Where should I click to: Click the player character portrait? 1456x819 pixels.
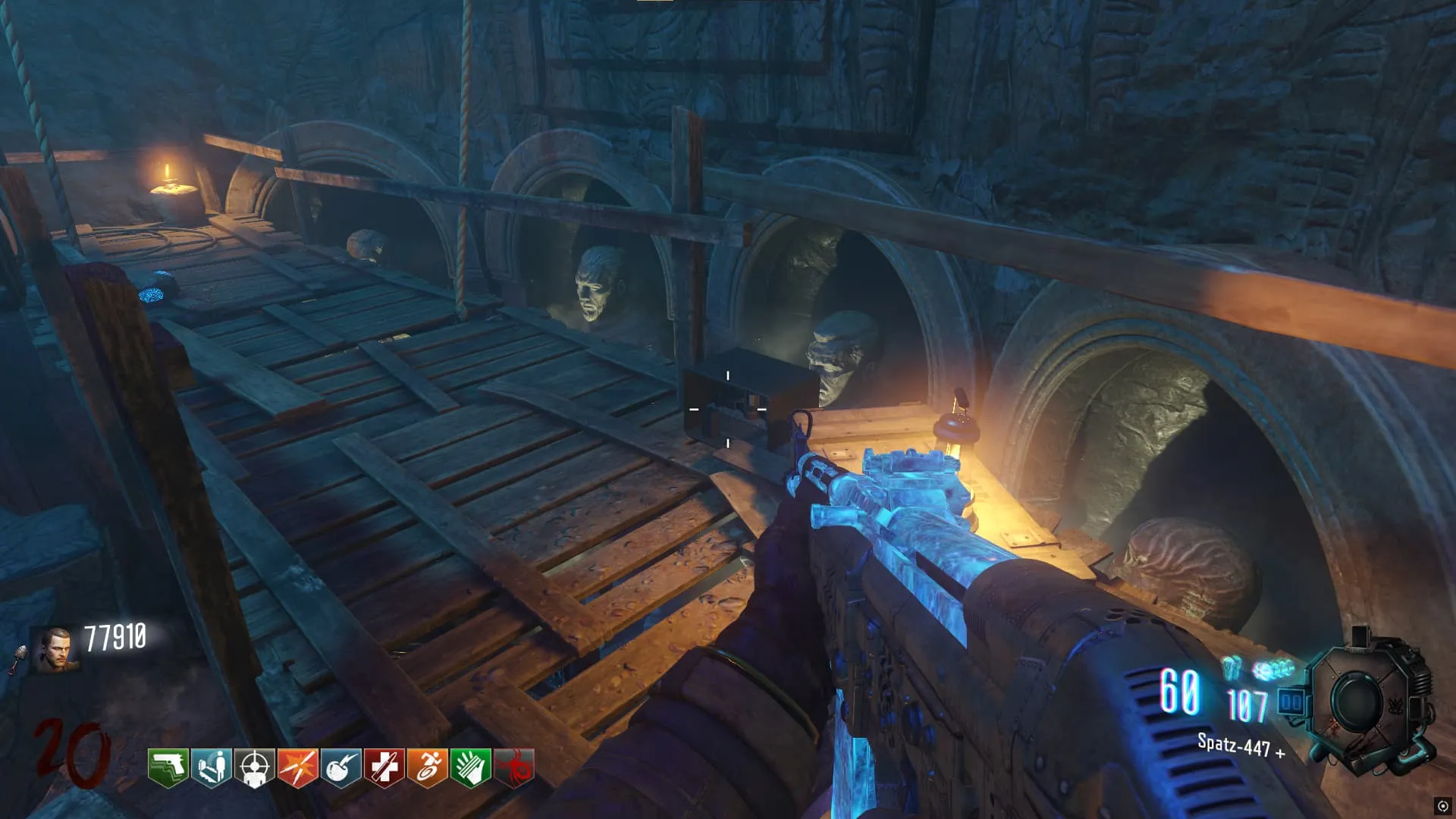(57, 649)
